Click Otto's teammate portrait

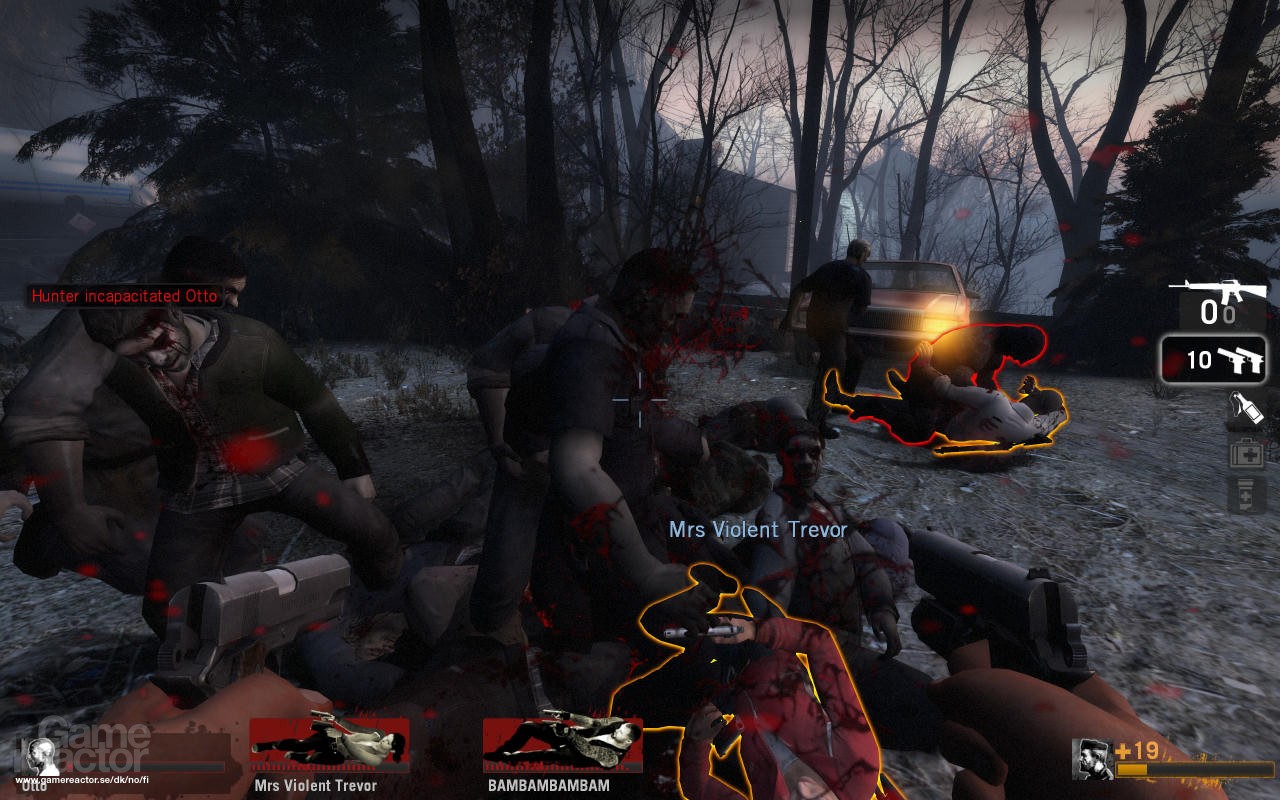coord(41,757)
